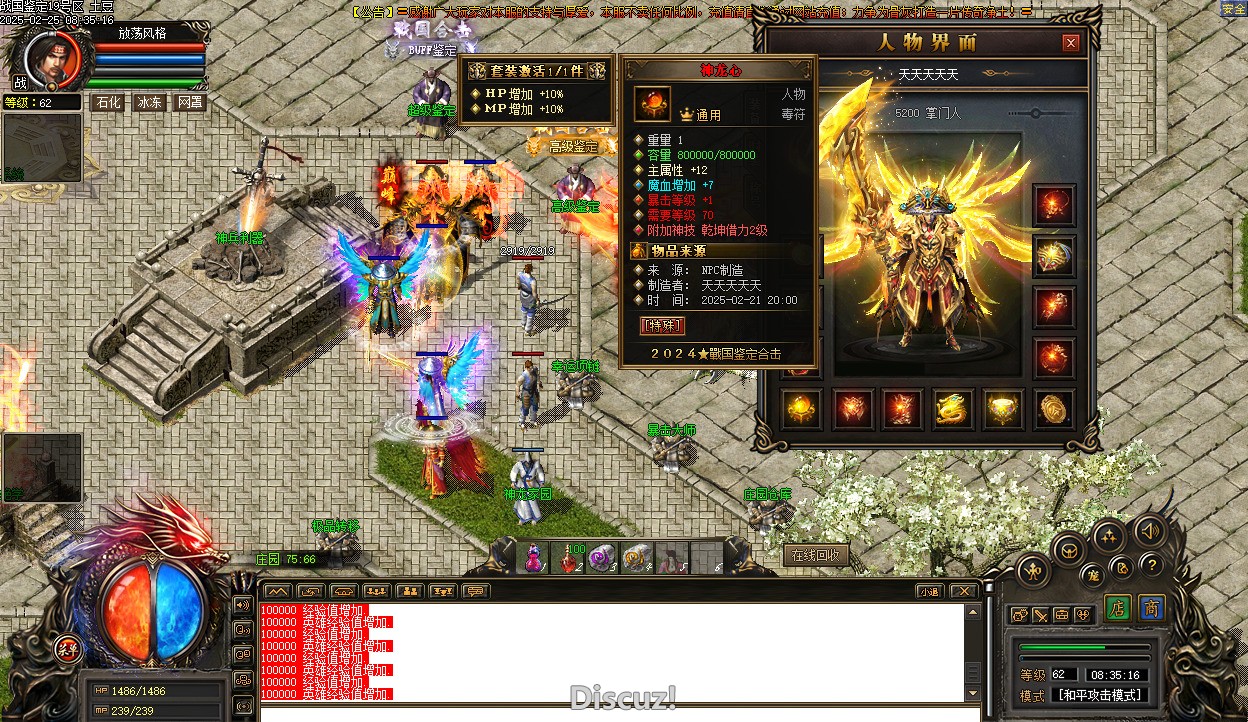Select the golden dragon equipment slot
The height and width of the screenshot is (722, 1248).
[953, 408]
